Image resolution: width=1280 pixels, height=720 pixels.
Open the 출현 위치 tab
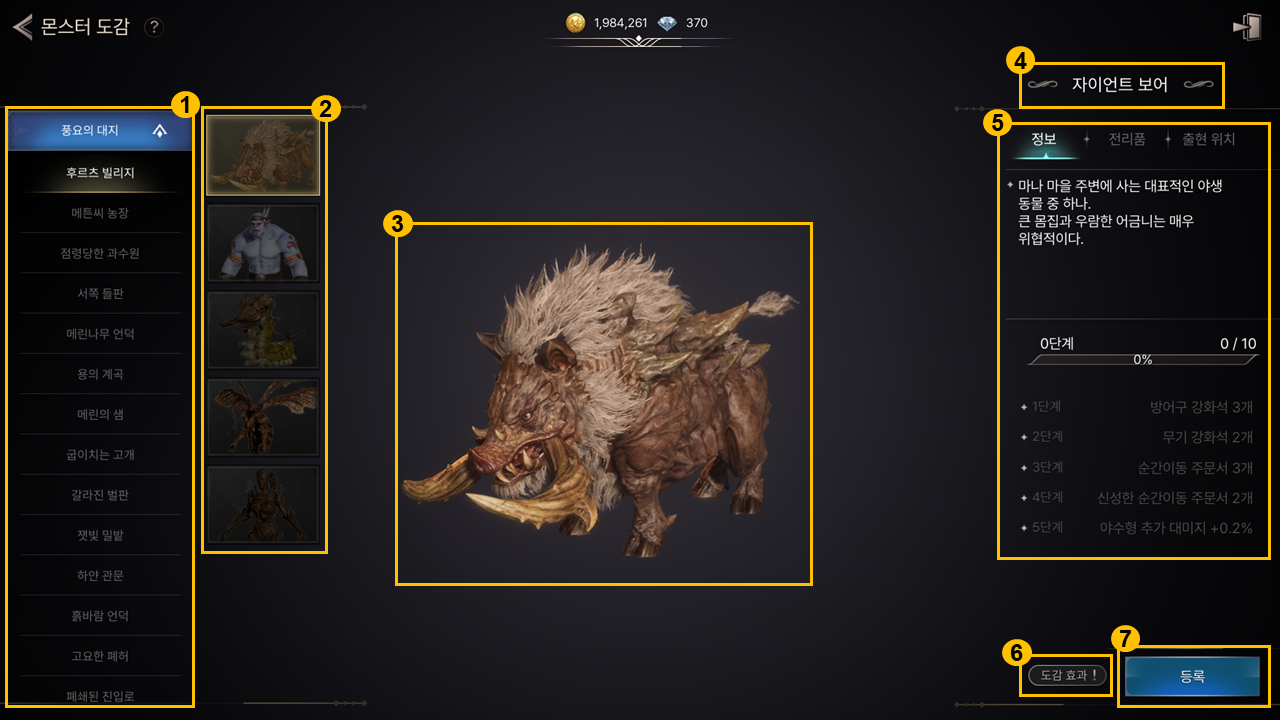[x=1208, y=140]
